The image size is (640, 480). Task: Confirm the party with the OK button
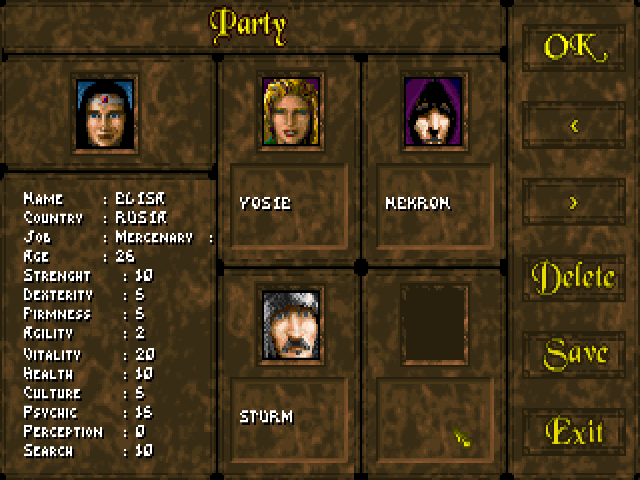tap(573, 47)
